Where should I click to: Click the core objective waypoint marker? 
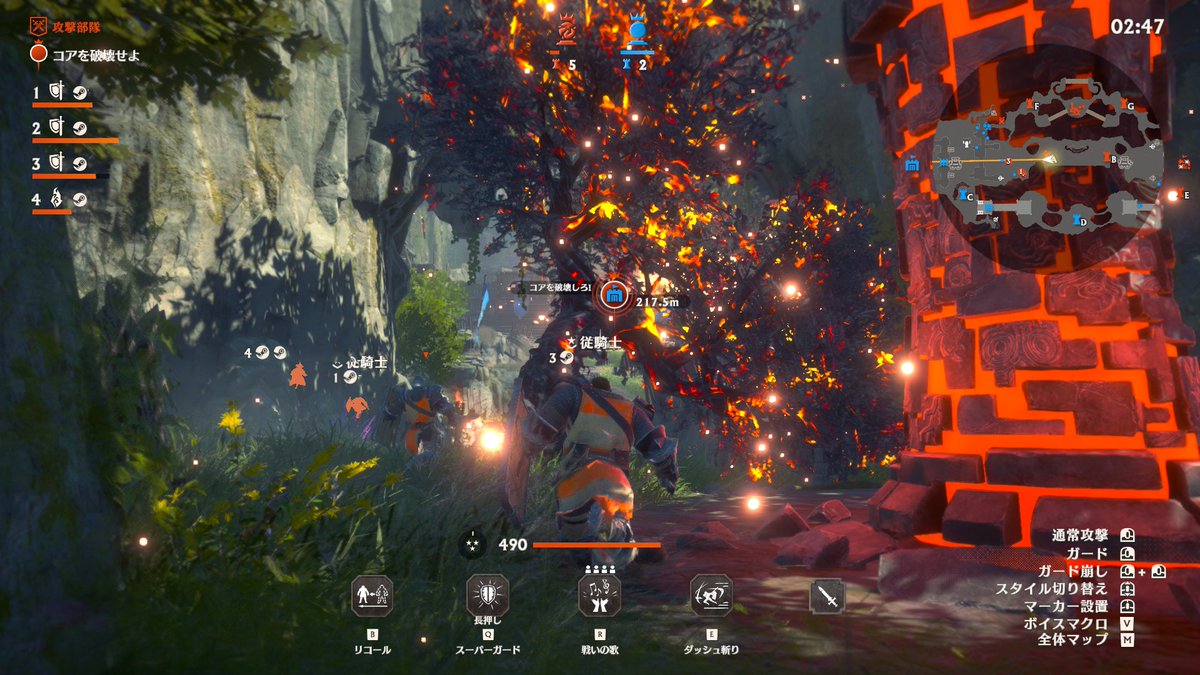point(613,296)
